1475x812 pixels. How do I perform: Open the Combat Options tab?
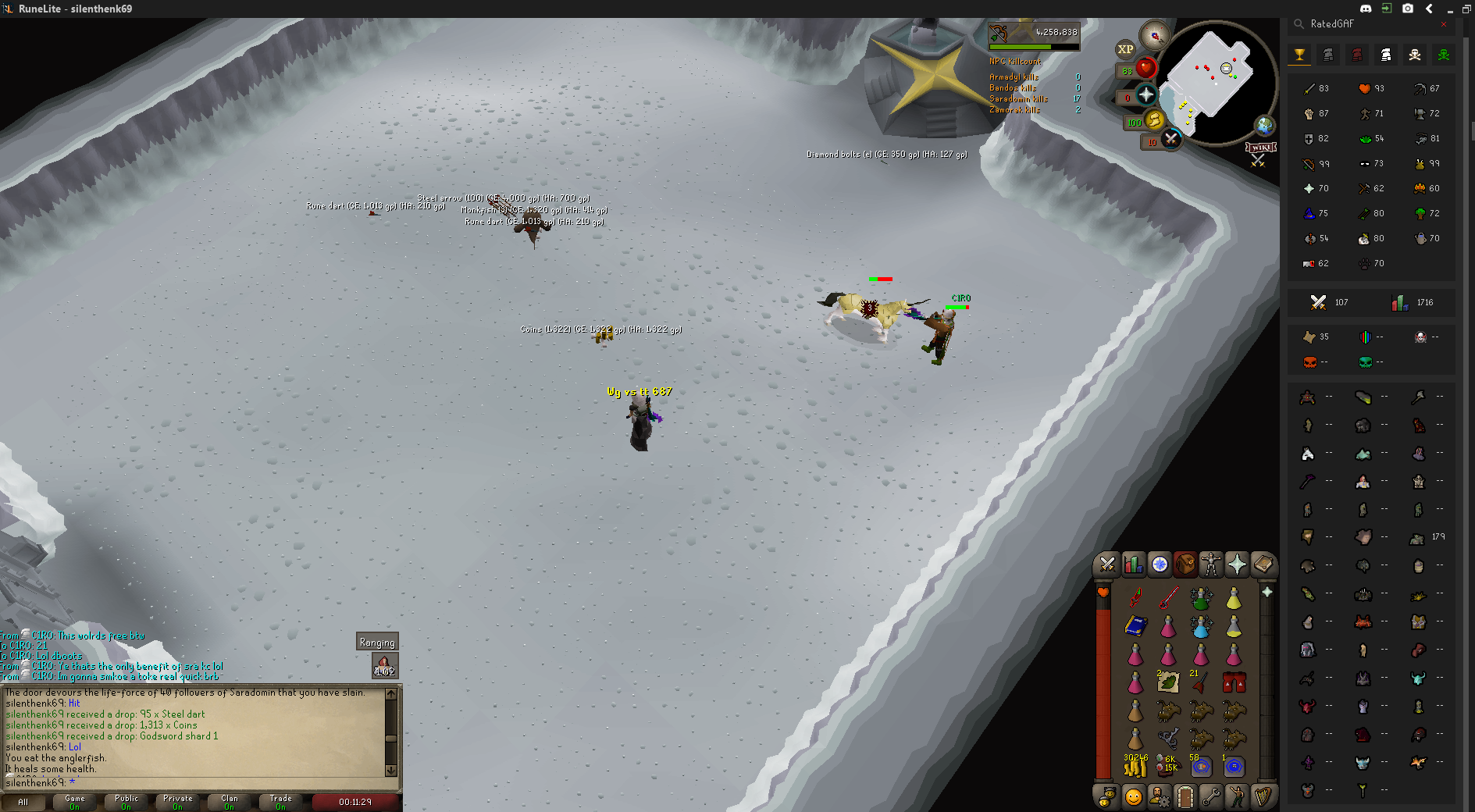click(1107, 564)
